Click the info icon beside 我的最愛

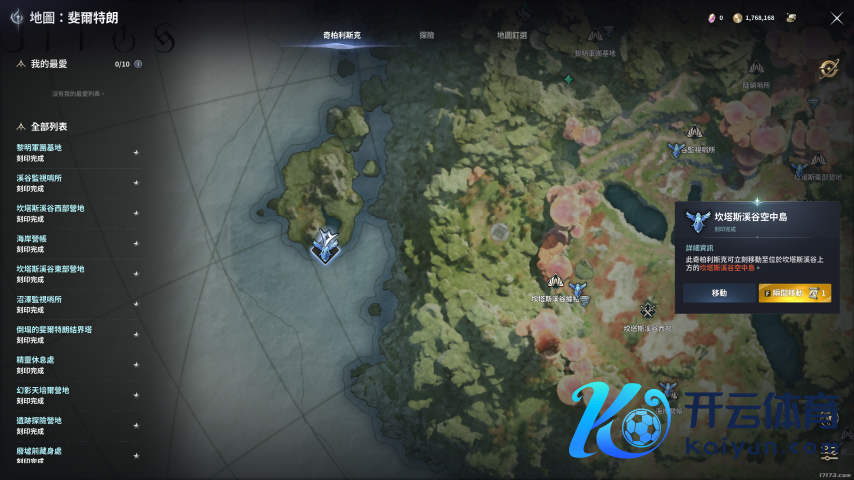(138, 64)
